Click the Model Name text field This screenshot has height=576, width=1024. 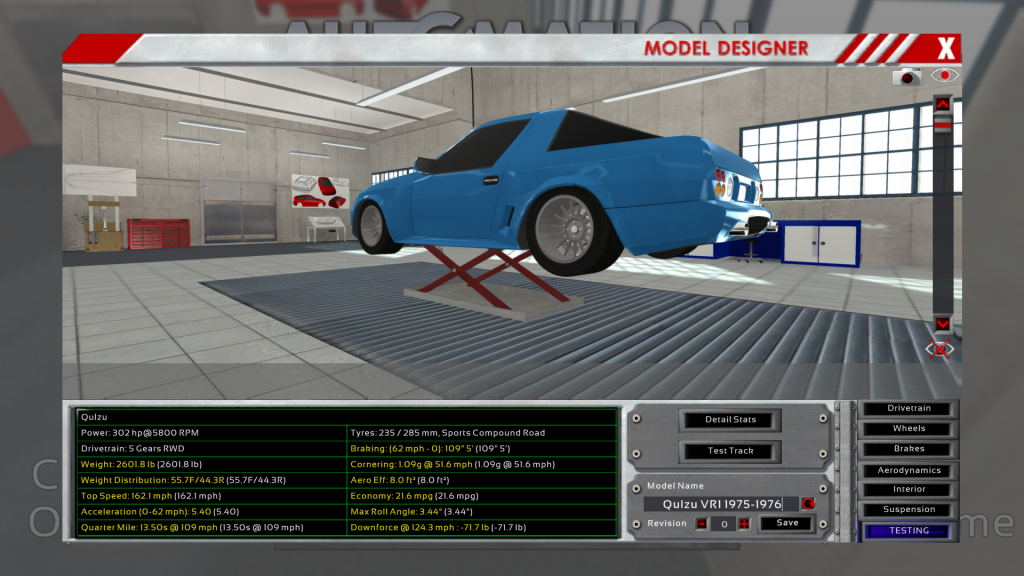tap(720, 504)
